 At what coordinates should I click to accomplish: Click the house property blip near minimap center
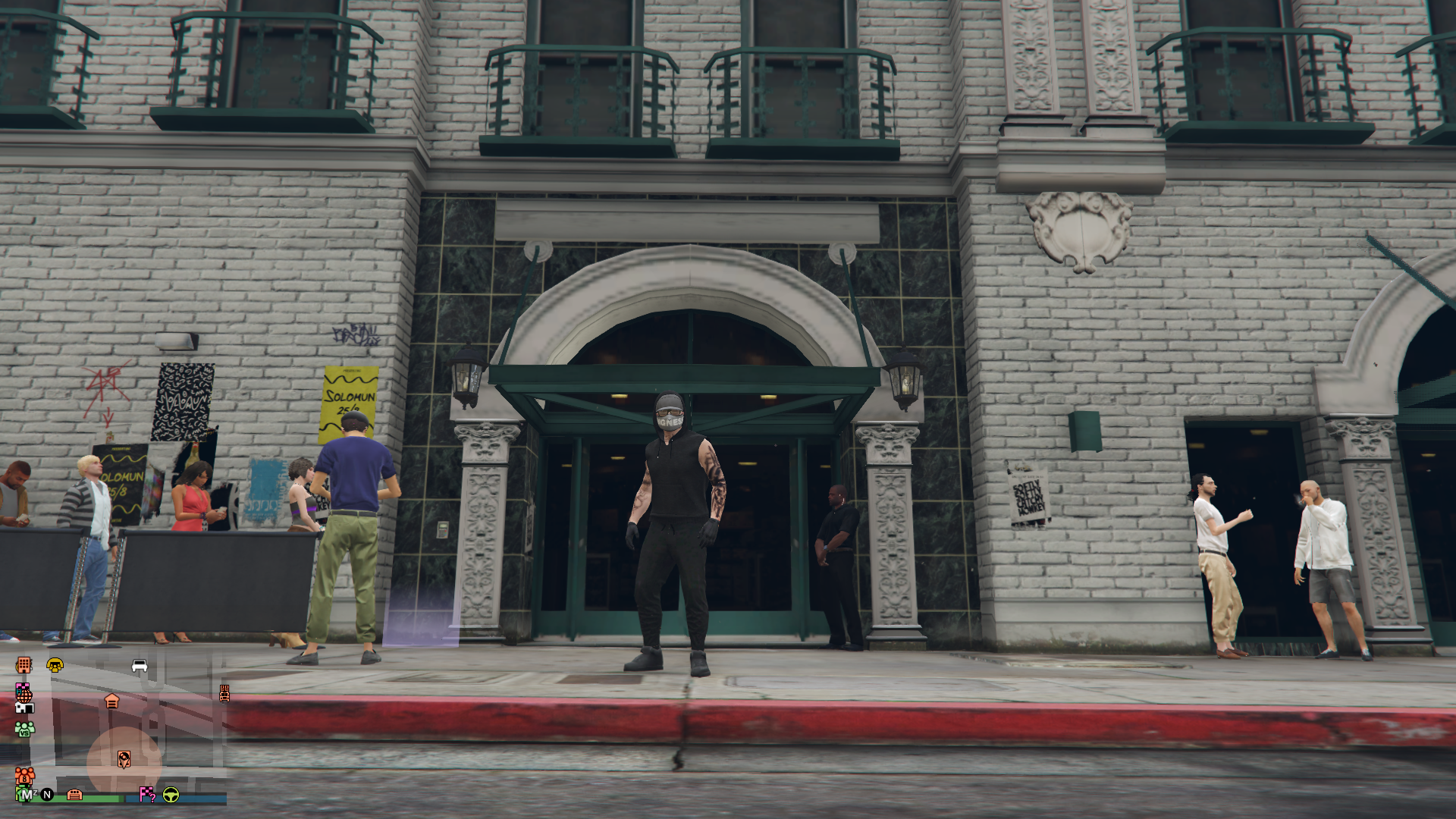tap(112, 700)
